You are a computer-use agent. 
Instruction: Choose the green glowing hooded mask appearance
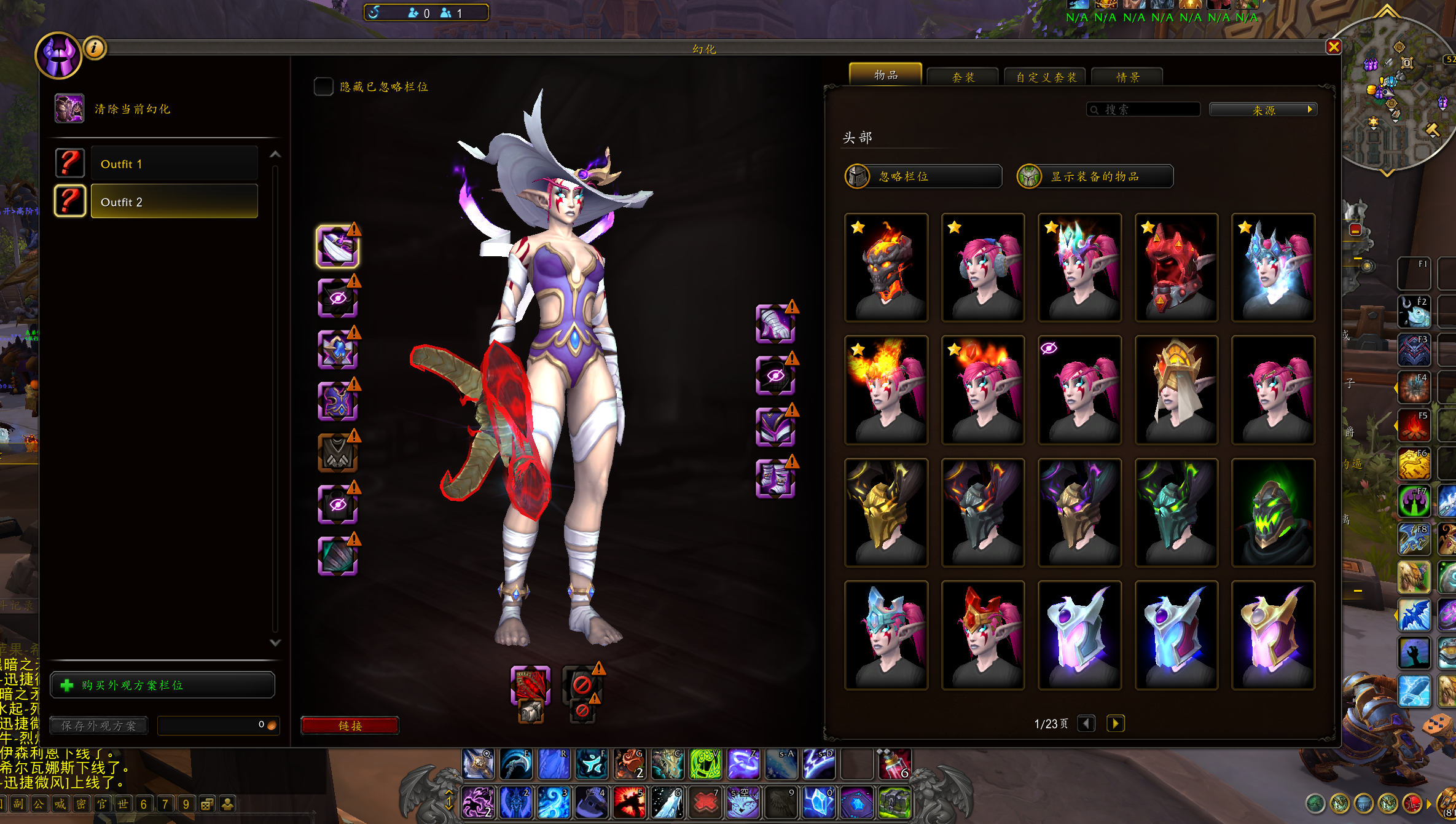coord(1273,512)
